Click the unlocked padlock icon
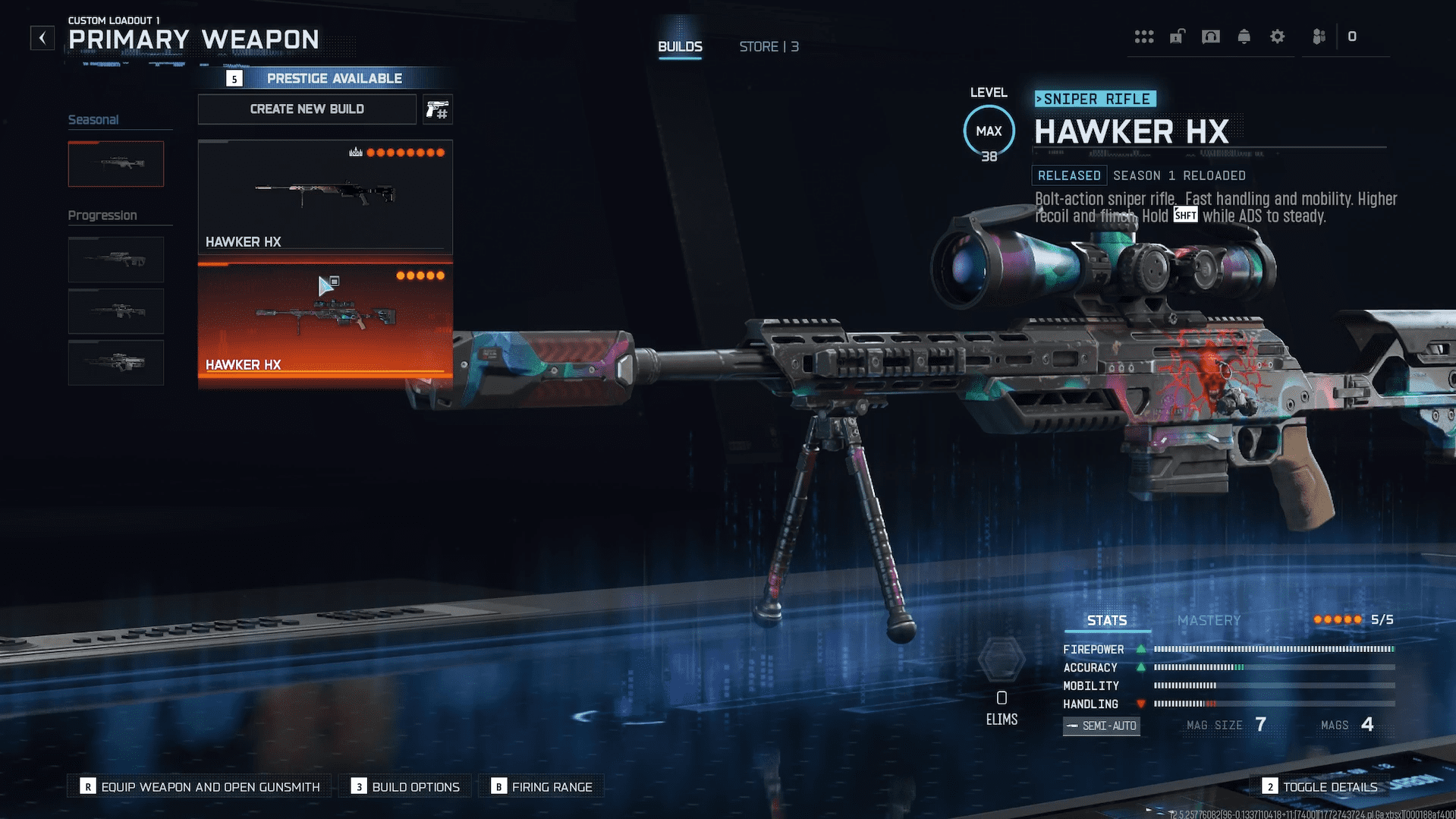 1177,36
